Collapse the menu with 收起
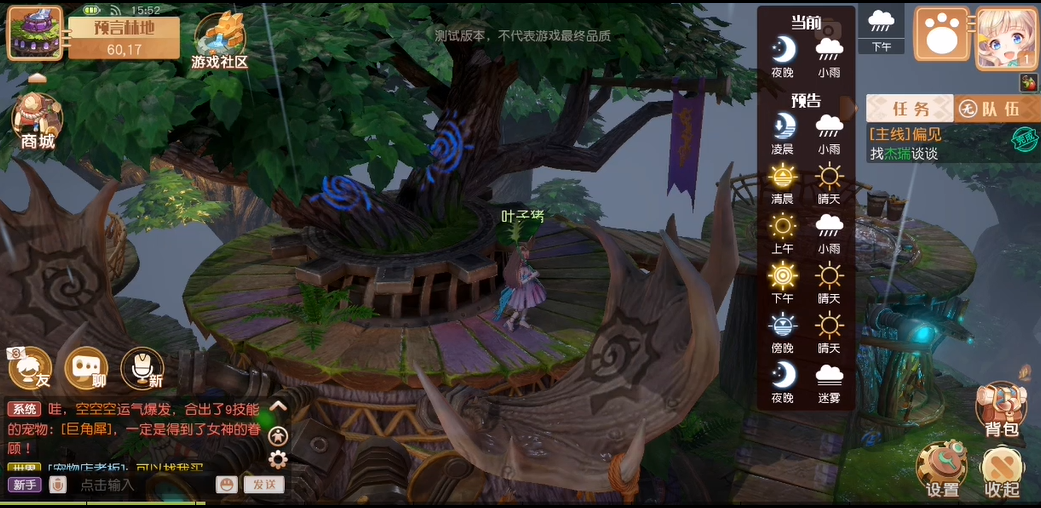 click(1001, 470)
